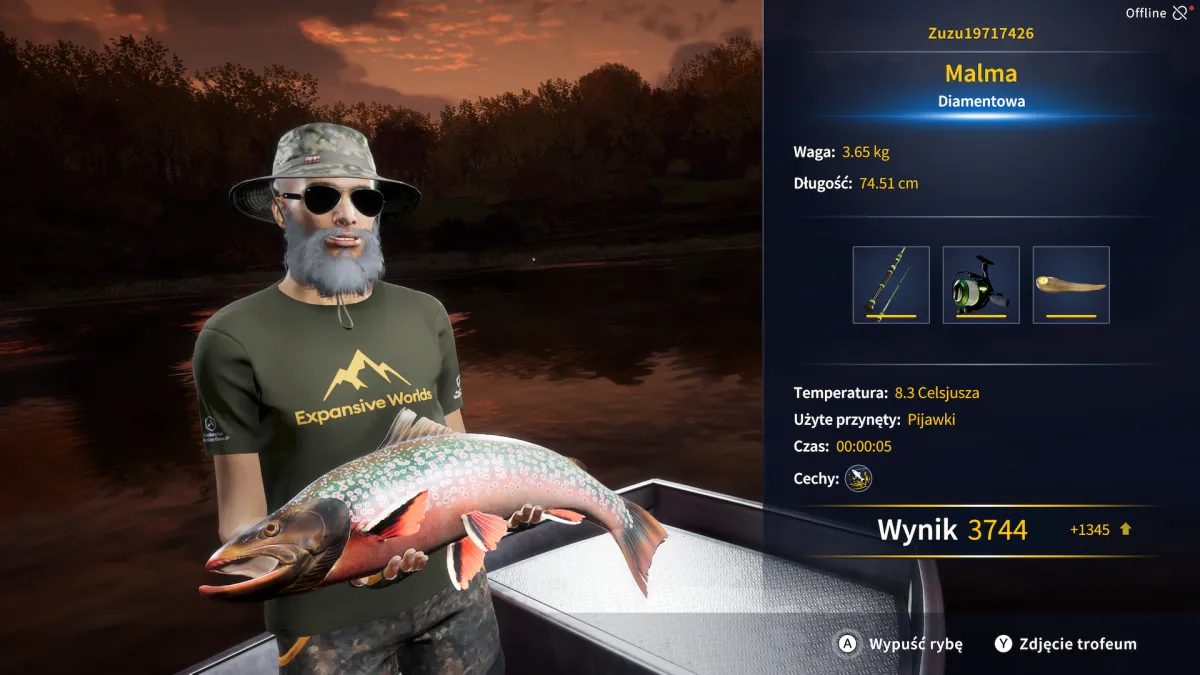Release the fish with Wypuść rybę

tap(900, 644)
